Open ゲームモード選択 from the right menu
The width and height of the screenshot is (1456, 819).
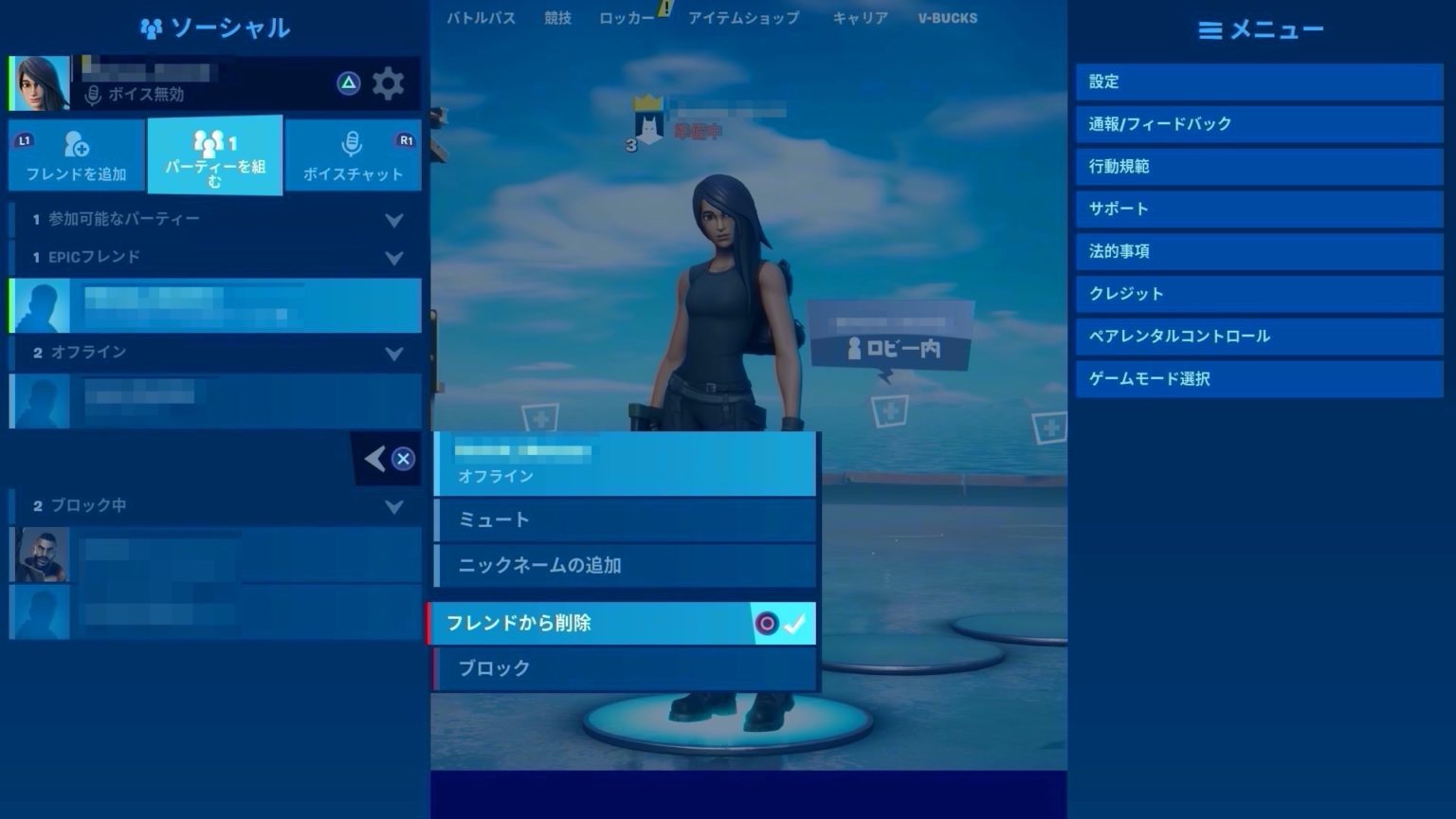click(1258, 378)
